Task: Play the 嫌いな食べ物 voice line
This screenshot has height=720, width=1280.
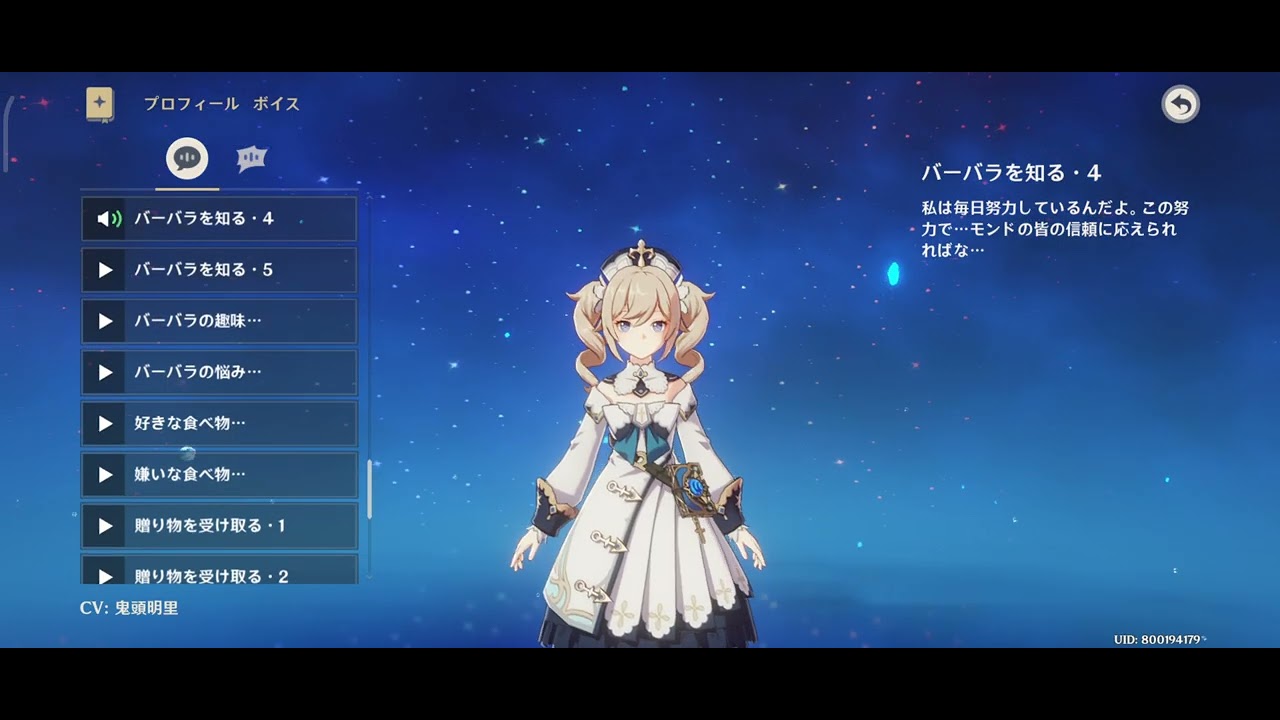Action: (218, 474)
